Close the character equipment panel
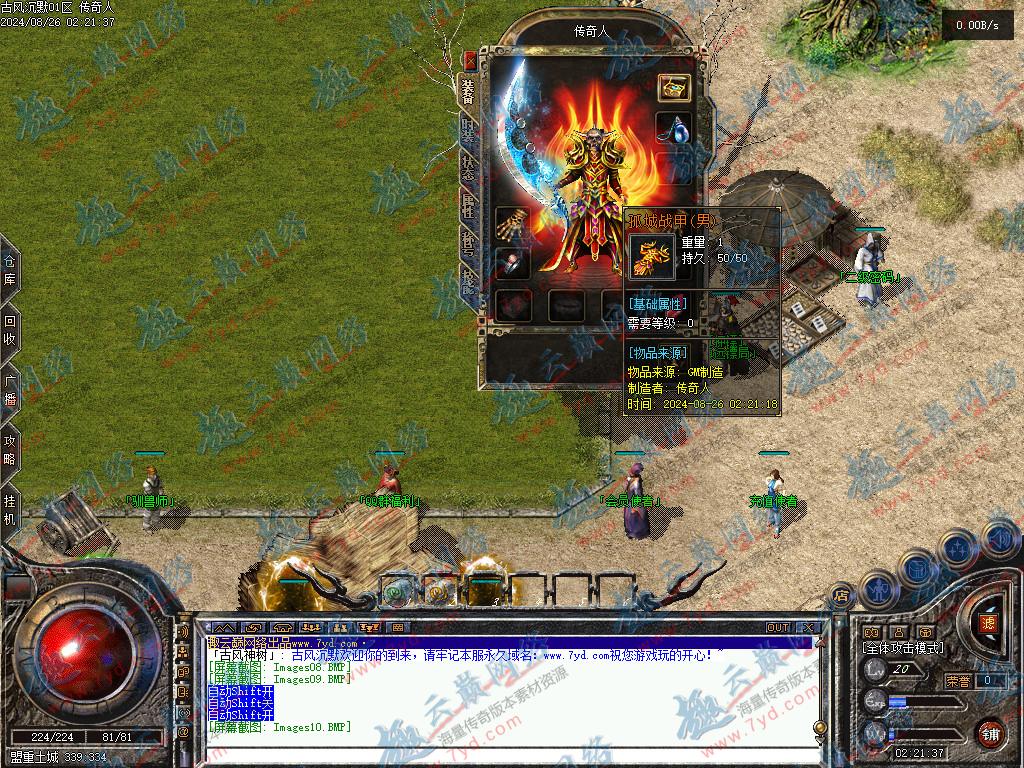The image size is (1024, 768). [x=471, y=61]
